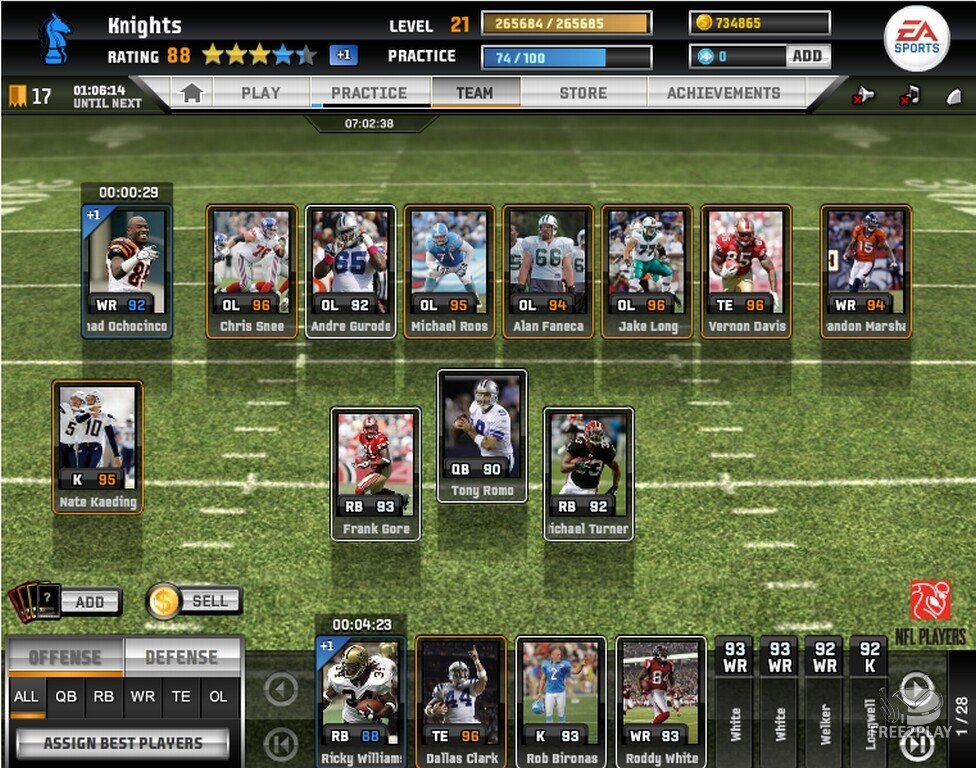976x768 pixels.
Task: Select the Frank Gore RB card
Action: pos(376,472)
